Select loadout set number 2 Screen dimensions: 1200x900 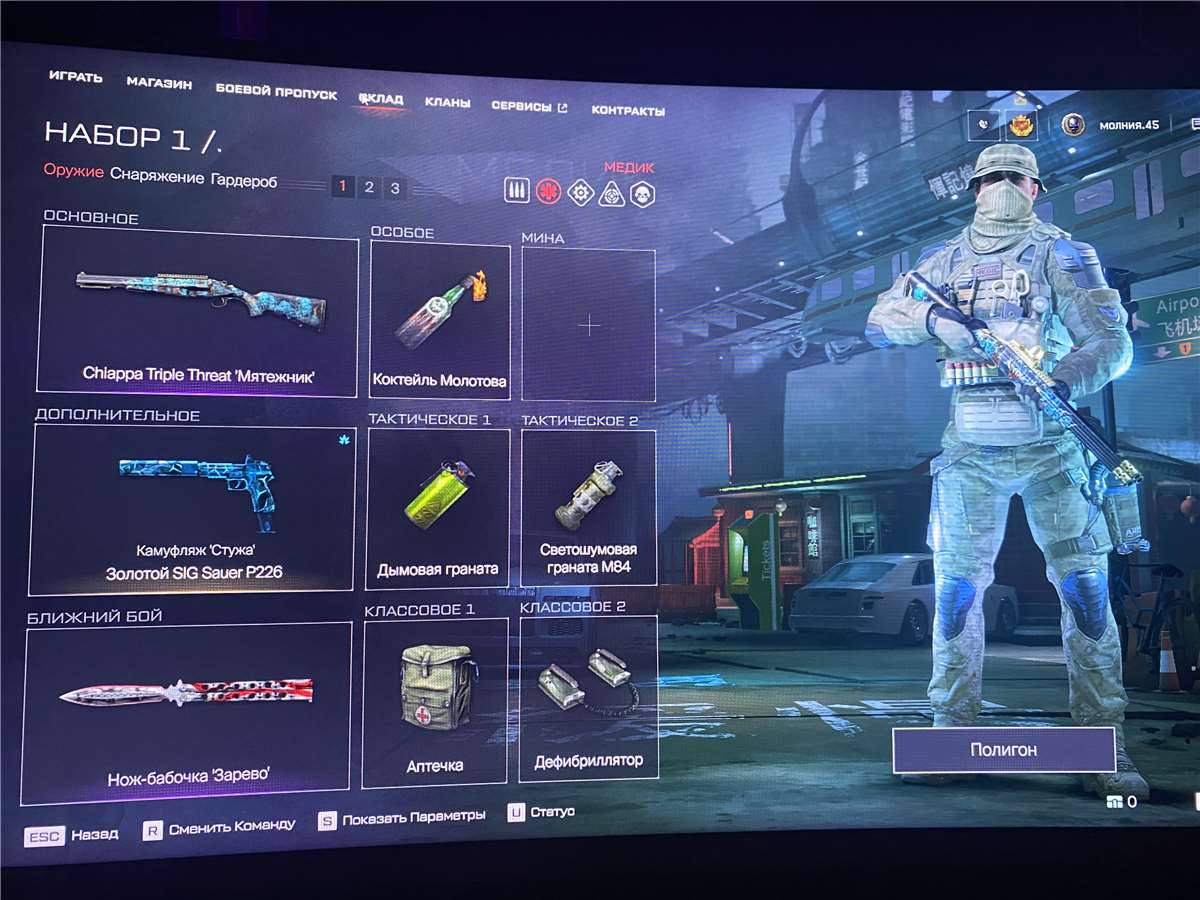(x=369, y=187)
